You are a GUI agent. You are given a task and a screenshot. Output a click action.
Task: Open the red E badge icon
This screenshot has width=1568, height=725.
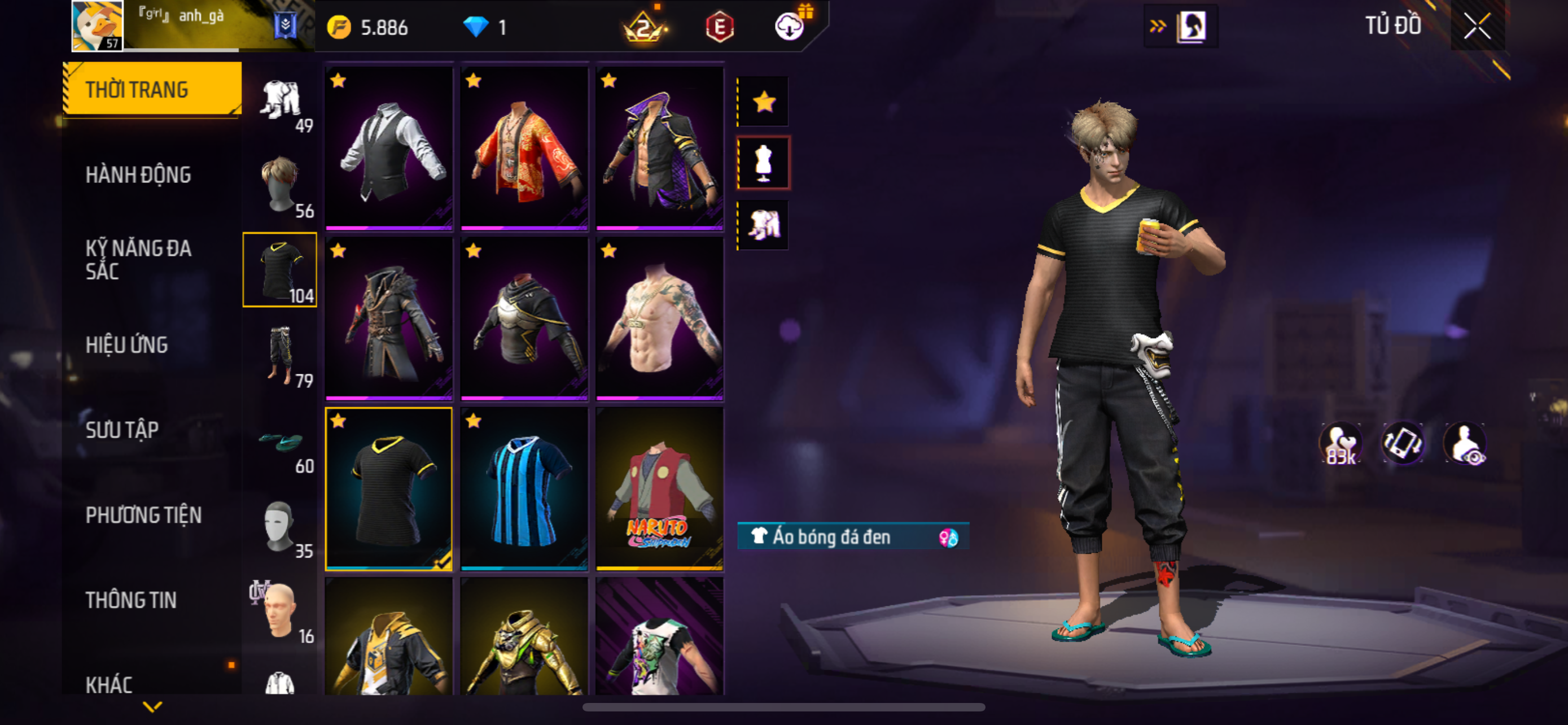click(720, 28)
